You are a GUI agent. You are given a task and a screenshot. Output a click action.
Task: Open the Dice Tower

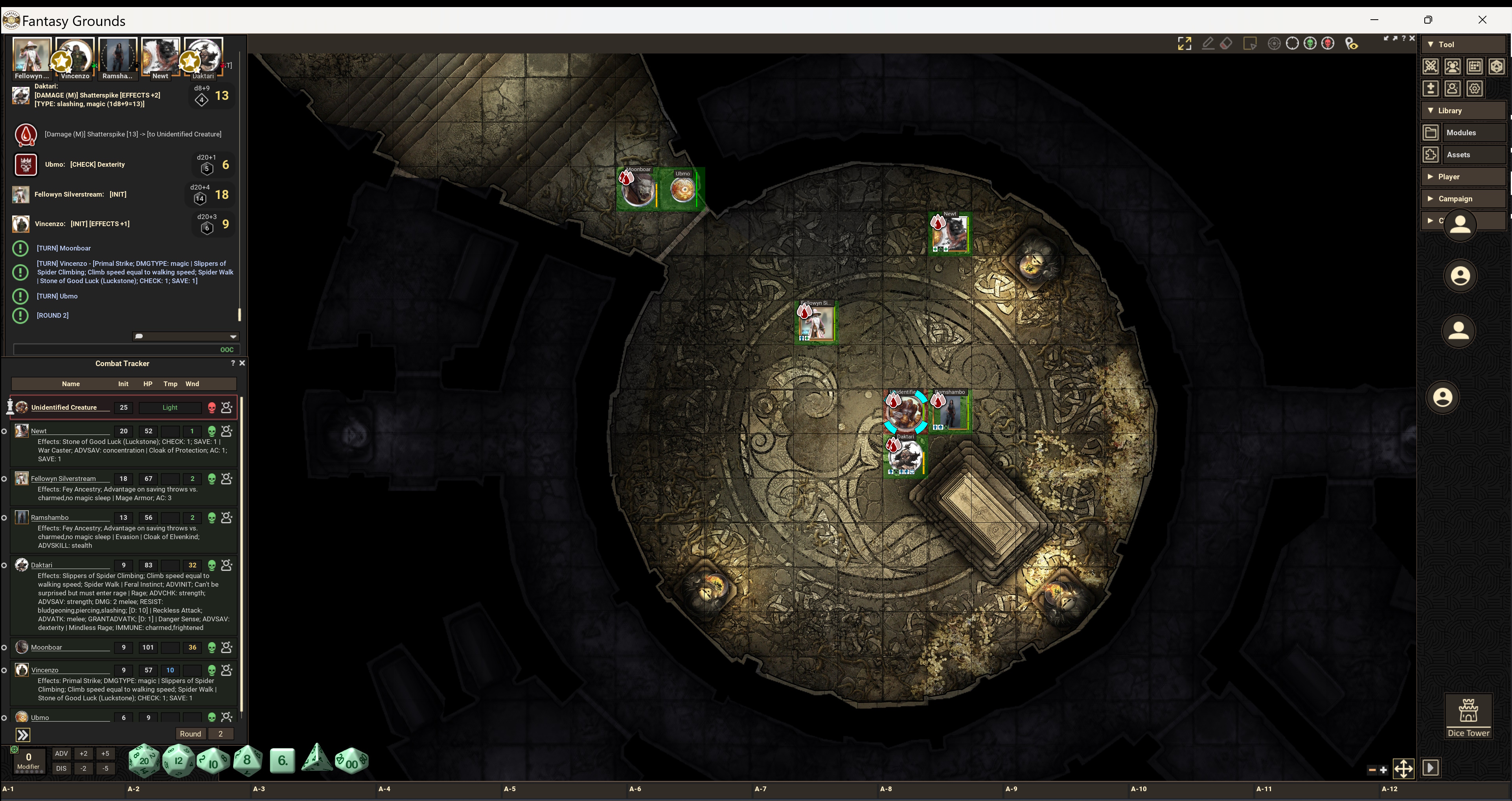click(1468, 716)
